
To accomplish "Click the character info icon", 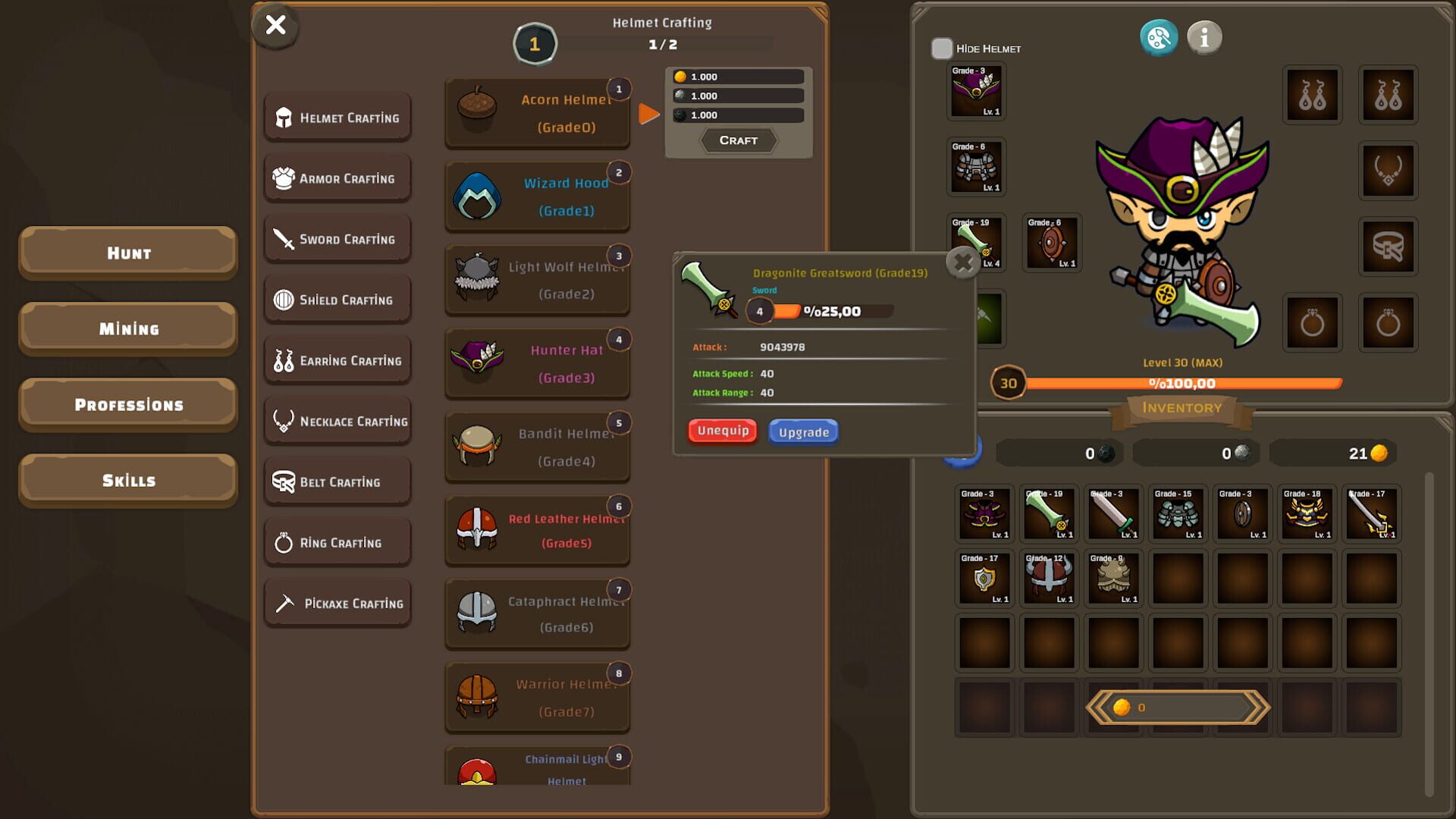I will (1204, 37).
